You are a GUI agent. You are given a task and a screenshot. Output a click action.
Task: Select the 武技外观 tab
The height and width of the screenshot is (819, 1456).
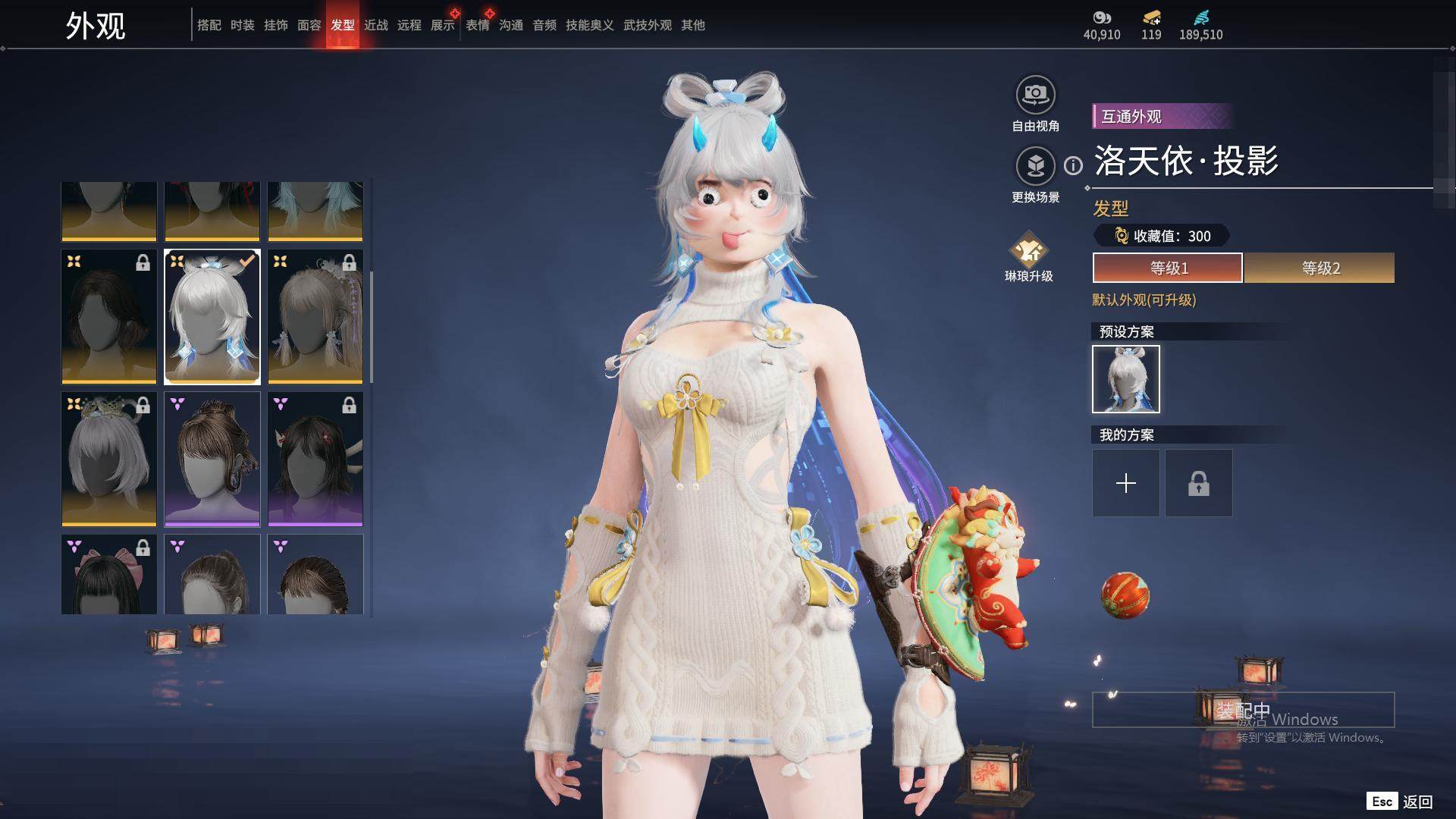coord(647,25)
